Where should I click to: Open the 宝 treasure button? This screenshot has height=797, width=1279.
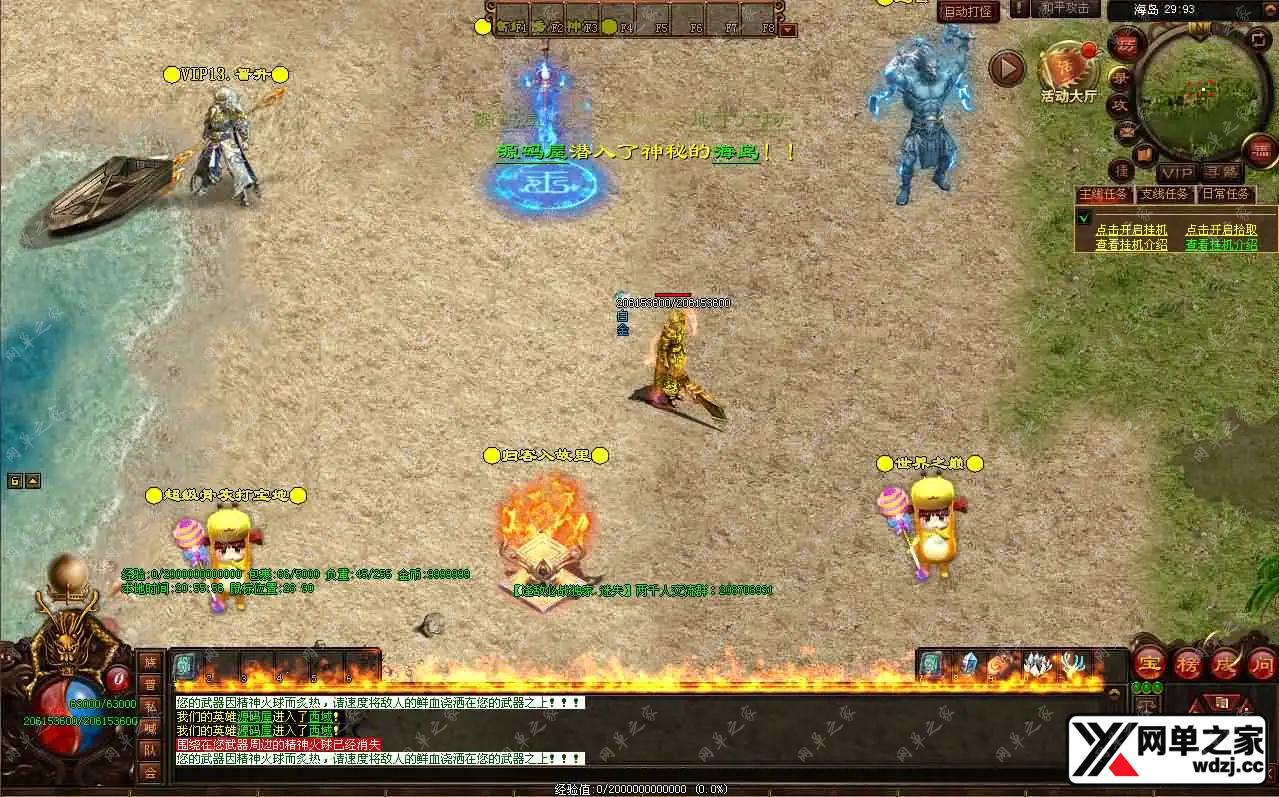(x=1147, y=661)
